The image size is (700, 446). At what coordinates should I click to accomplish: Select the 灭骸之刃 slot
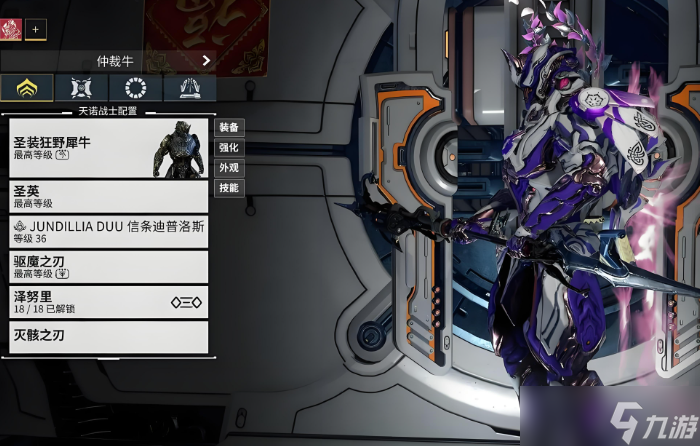click(x=108, y=336)
